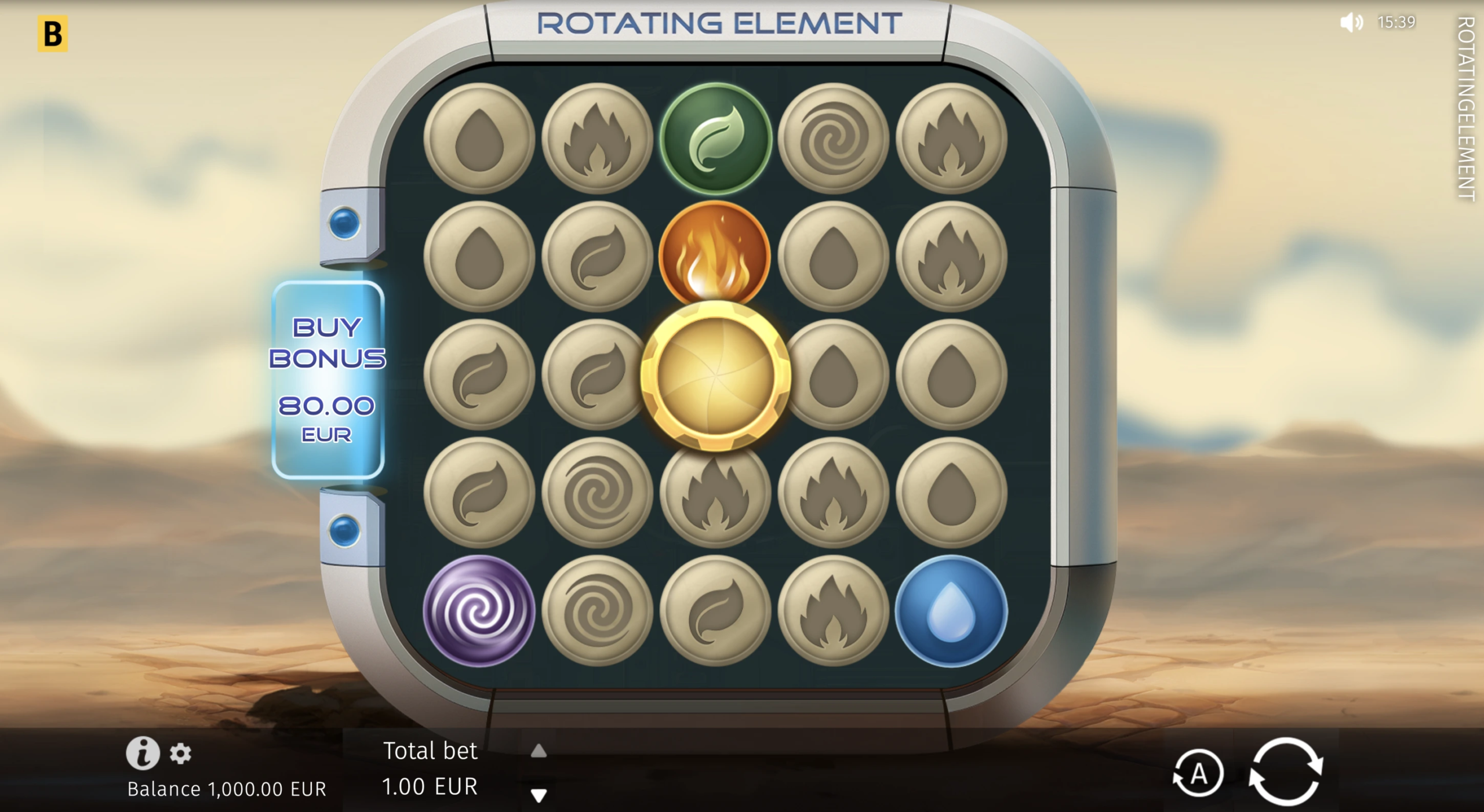Increase the total bet amount
This screenshot has width=1484, height=812.
539,751
